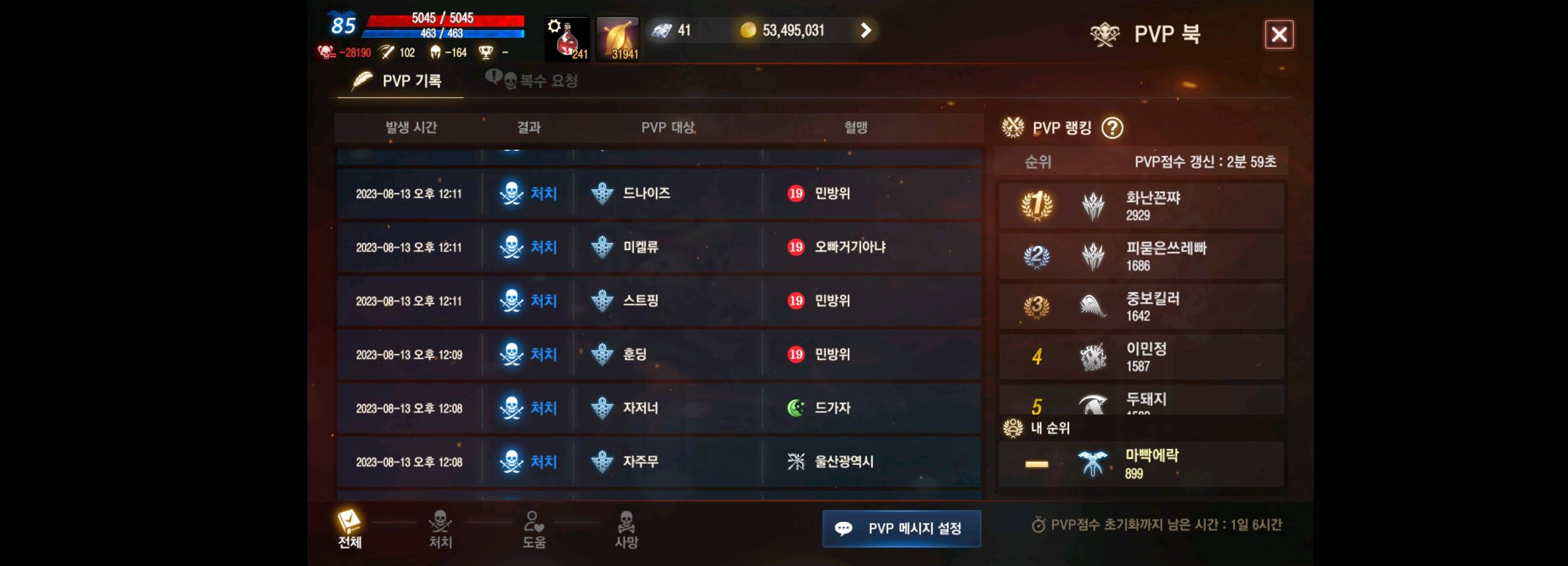Open PVP 메시지 설정
The height and width of the screenshot is (566, 1568).
click(x=901, y=528)
